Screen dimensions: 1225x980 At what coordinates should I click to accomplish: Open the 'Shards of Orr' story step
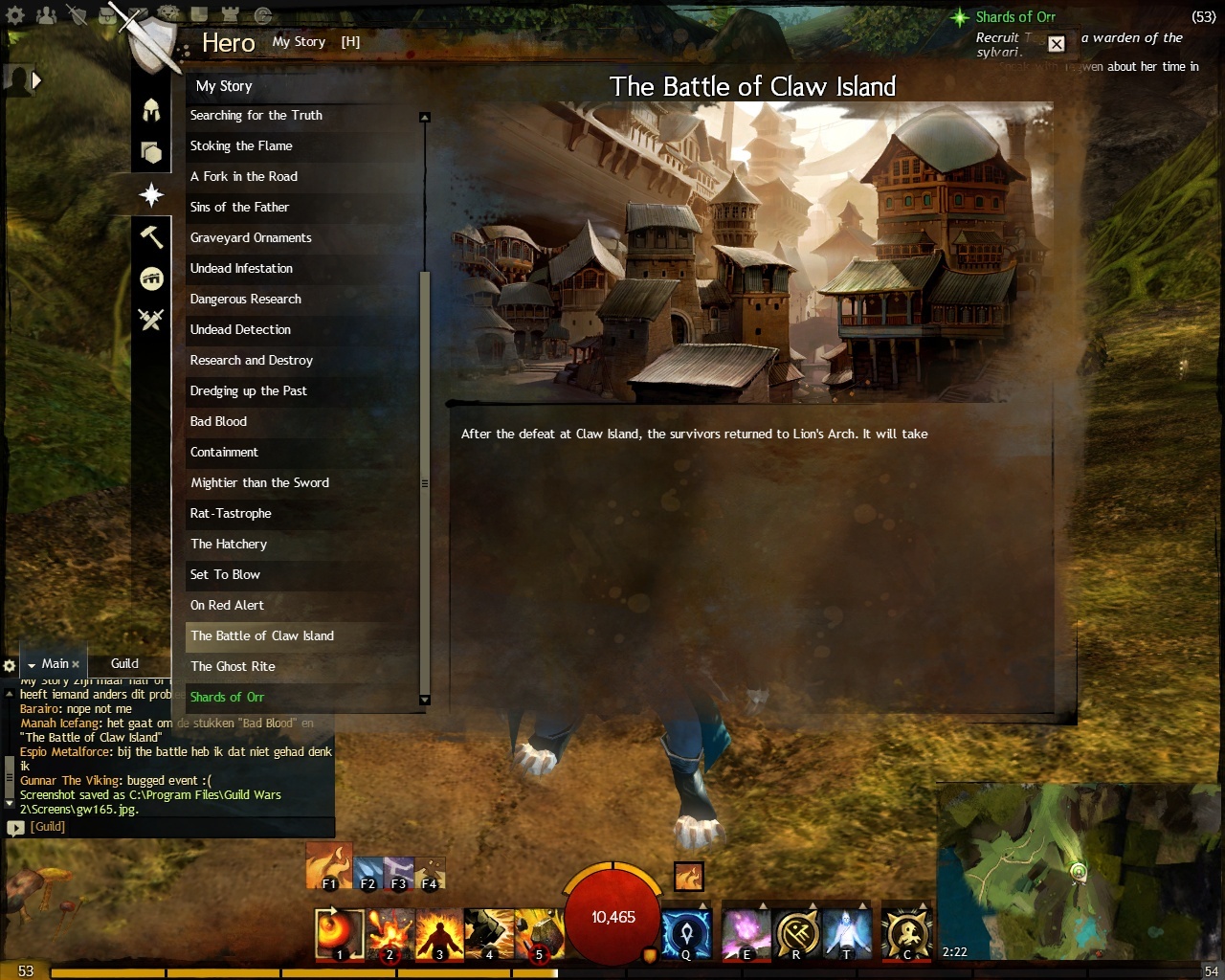[x=227, y=698]
